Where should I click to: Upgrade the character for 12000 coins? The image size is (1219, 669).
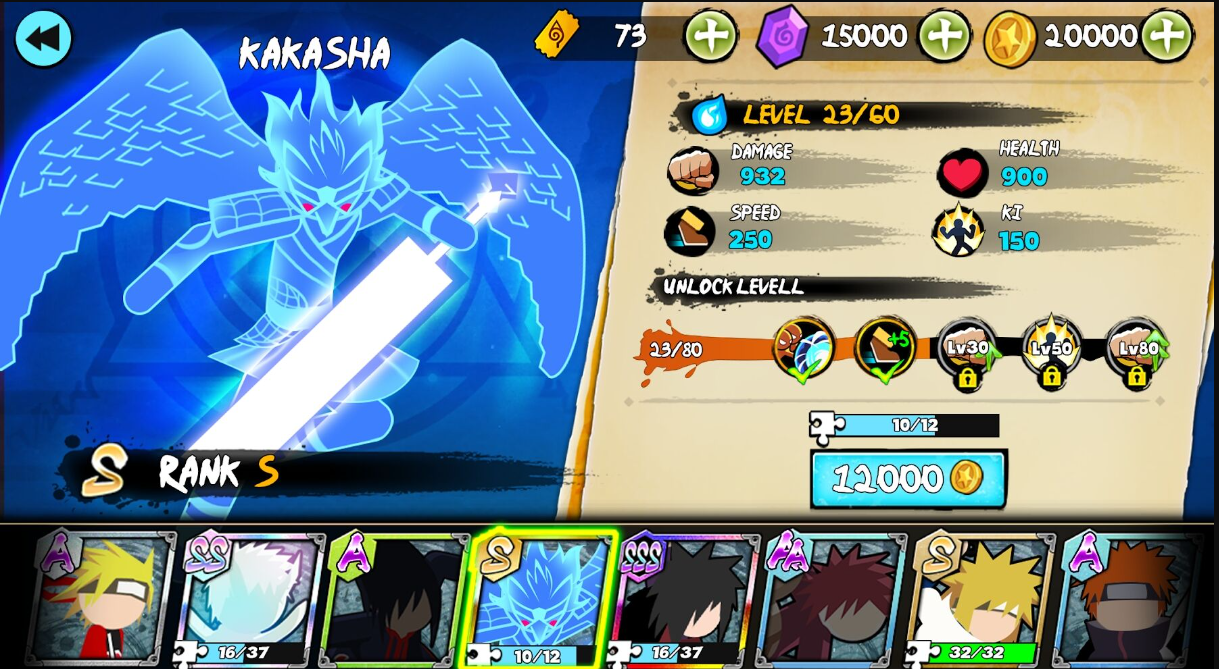(908, 478)
